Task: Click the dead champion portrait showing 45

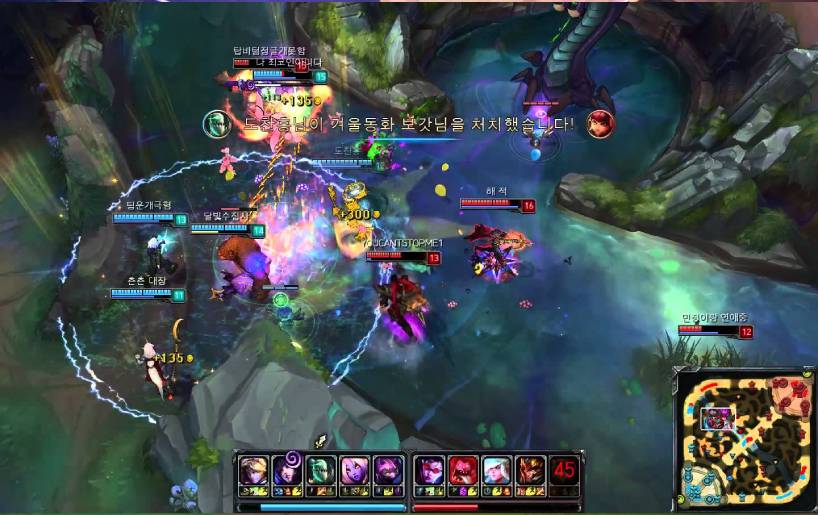Action: coord(565,470)
